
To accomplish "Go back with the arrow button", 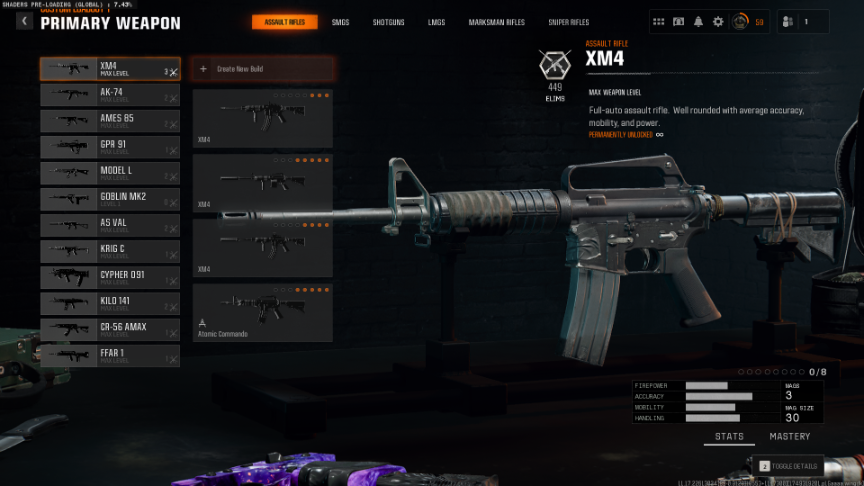I will tap(24, 21).
